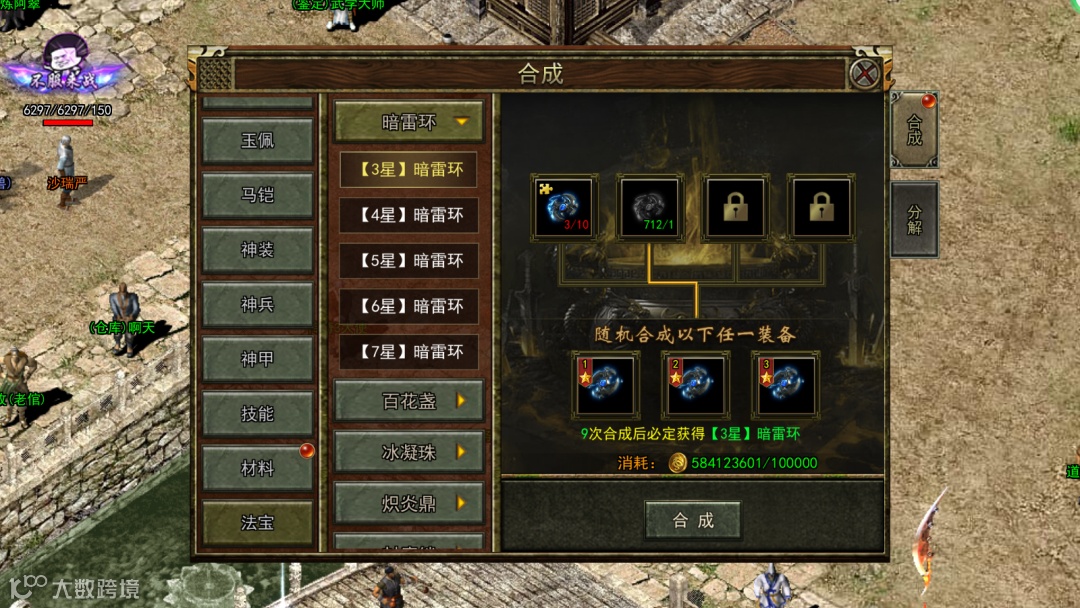Select the 合成 side tab

[x=914, y=129]
